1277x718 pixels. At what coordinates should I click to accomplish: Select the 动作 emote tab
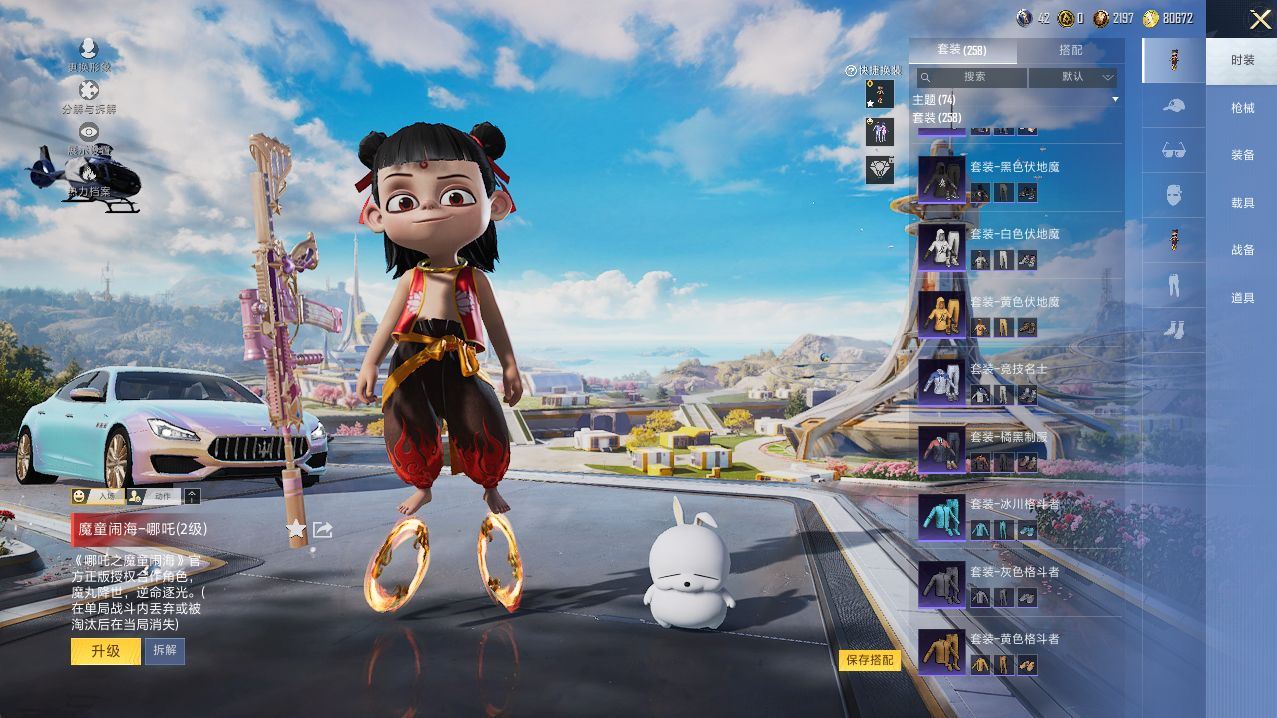[154, 496]
